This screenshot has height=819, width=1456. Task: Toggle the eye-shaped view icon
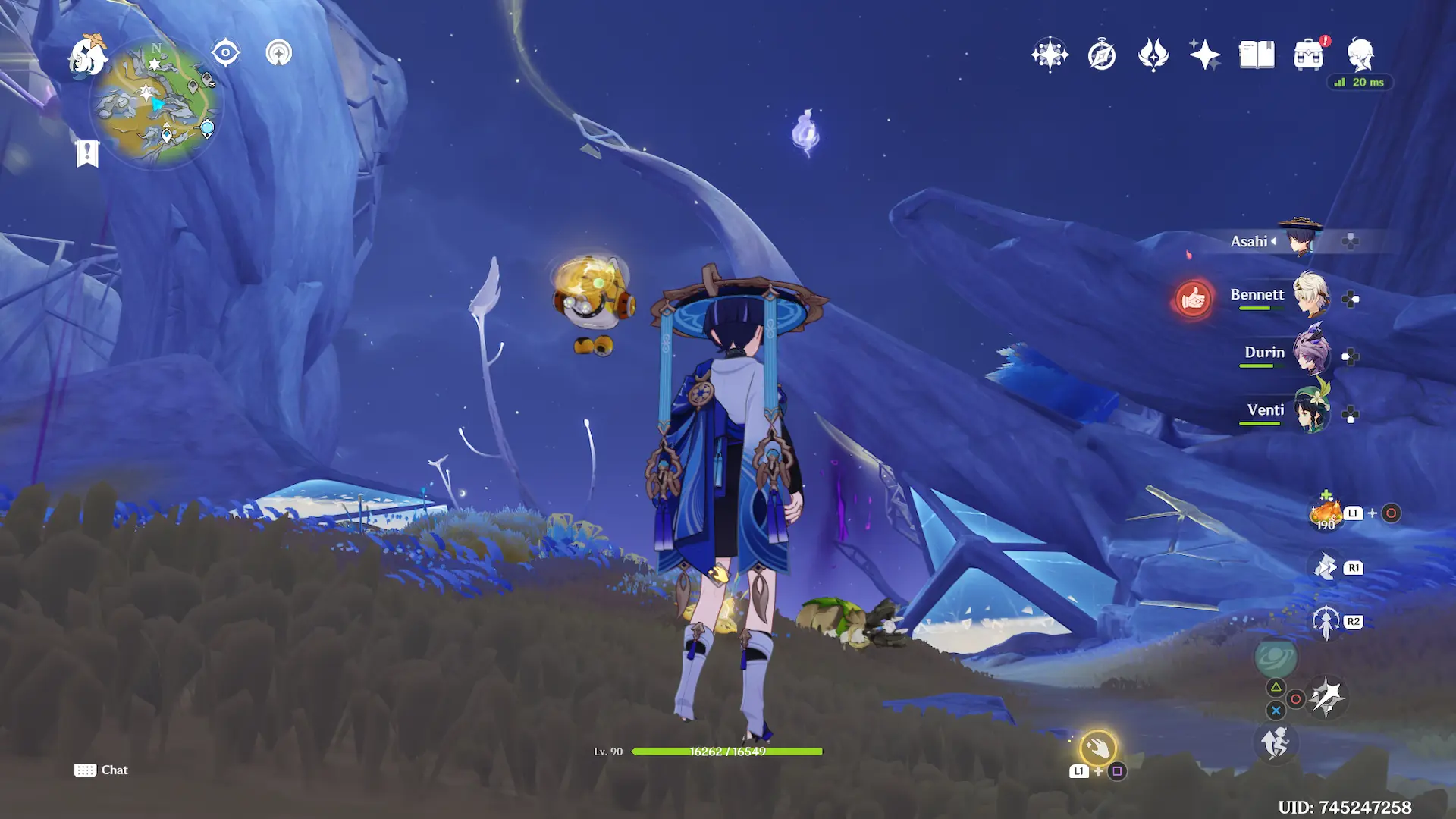225,53
